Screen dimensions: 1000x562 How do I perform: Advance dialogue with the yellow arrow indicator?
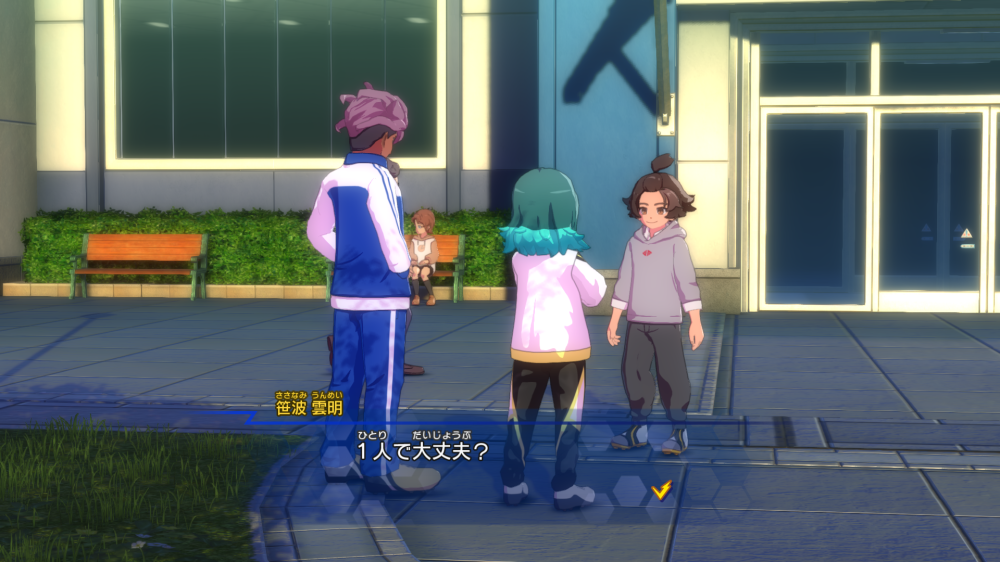pos(660,489)
